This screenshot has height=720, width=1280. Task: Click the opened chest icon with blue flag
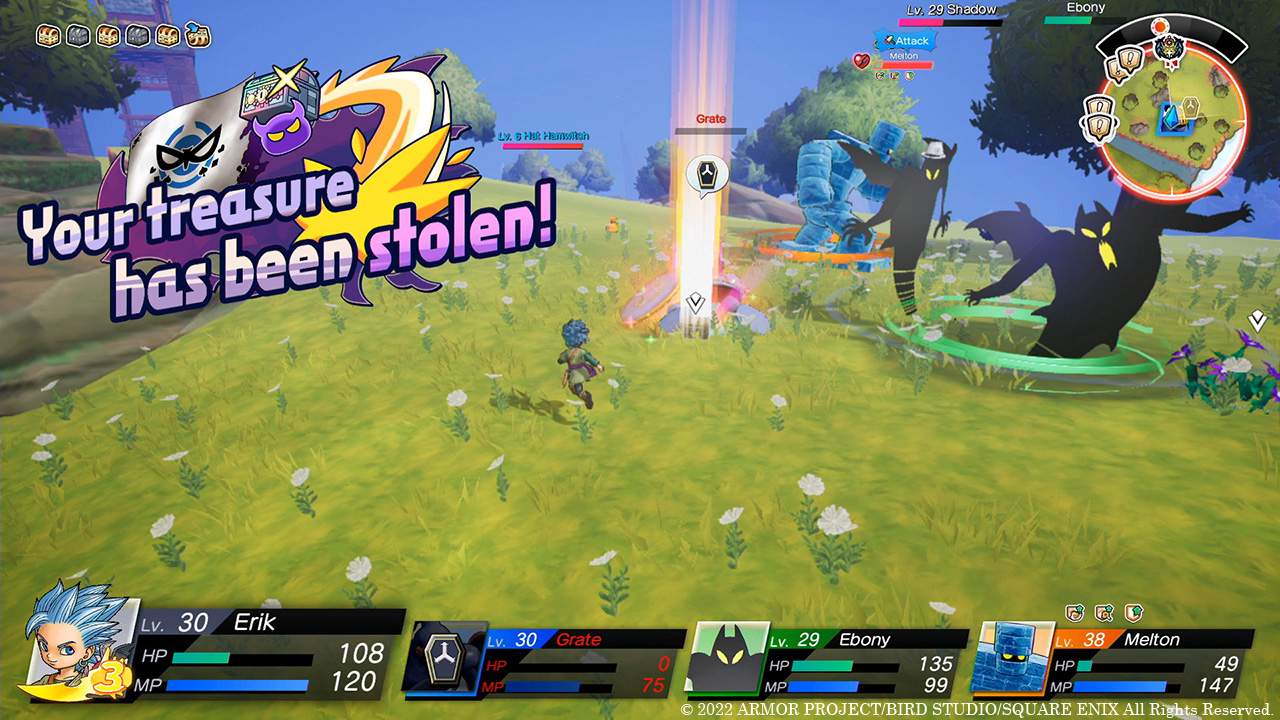pyautogui.click(x=198, y=36)
